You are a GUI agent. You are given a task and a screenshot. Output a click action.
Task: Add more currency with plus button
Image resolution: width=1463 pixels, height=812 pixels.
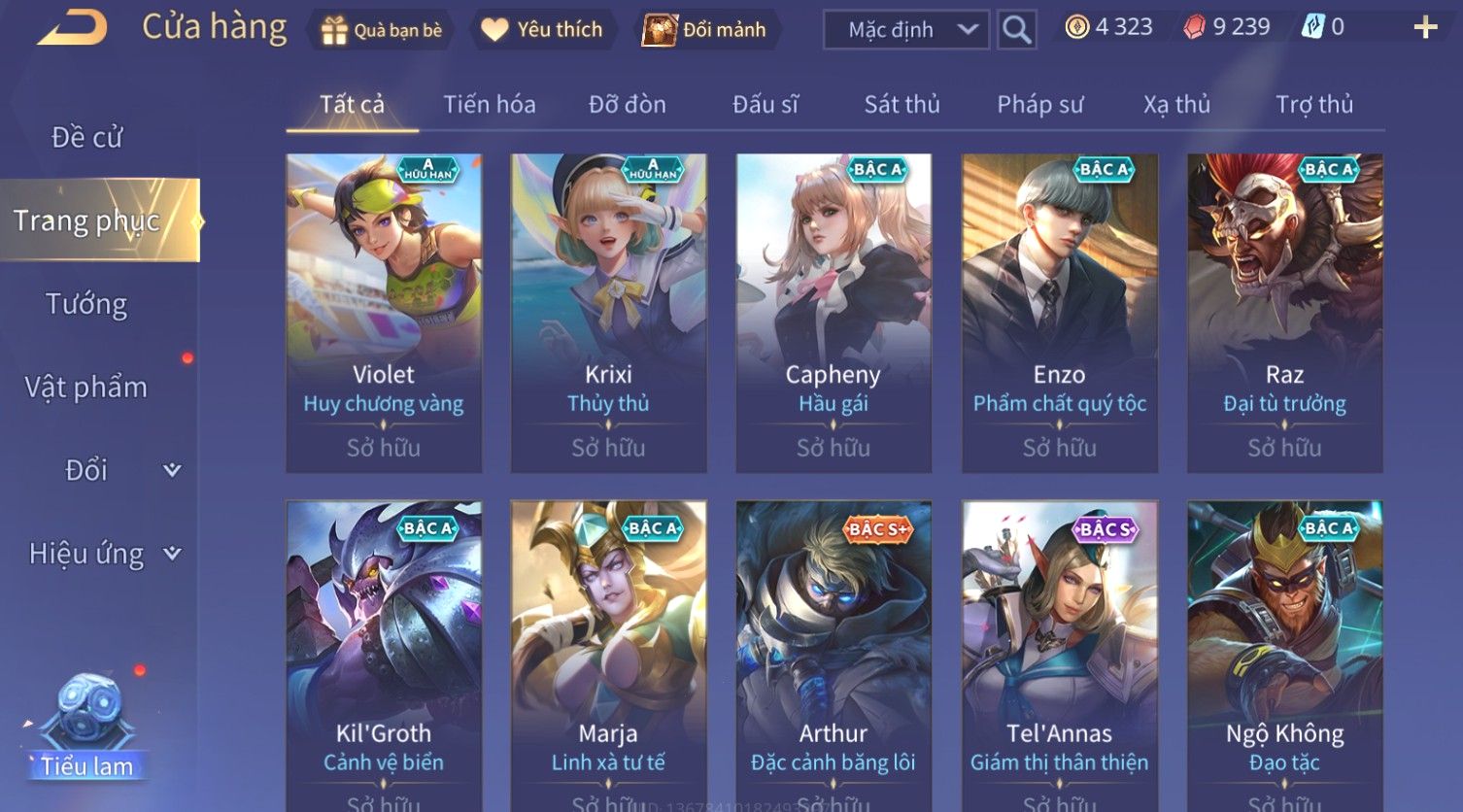point(1425,27)
